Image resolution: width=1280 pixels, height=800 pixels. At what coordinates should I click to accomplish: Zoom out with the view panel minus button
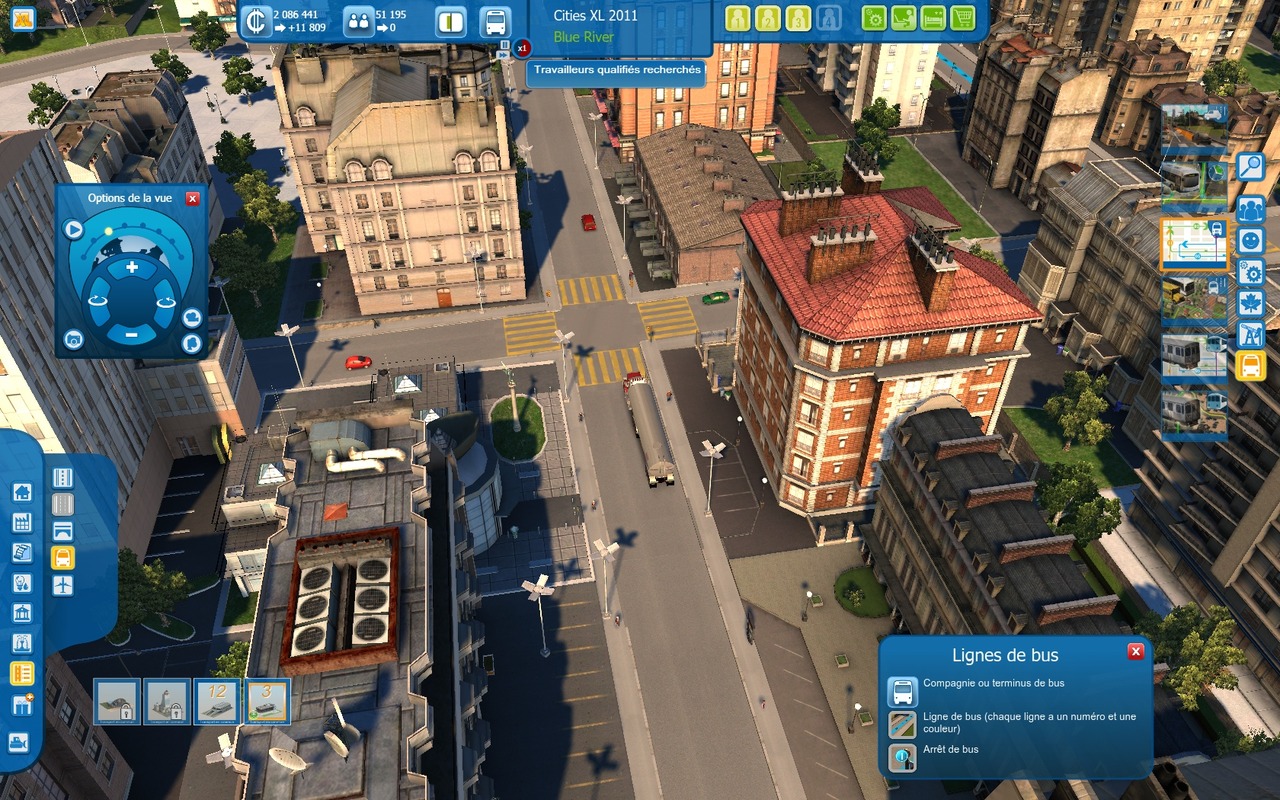[x=131, y=335]
